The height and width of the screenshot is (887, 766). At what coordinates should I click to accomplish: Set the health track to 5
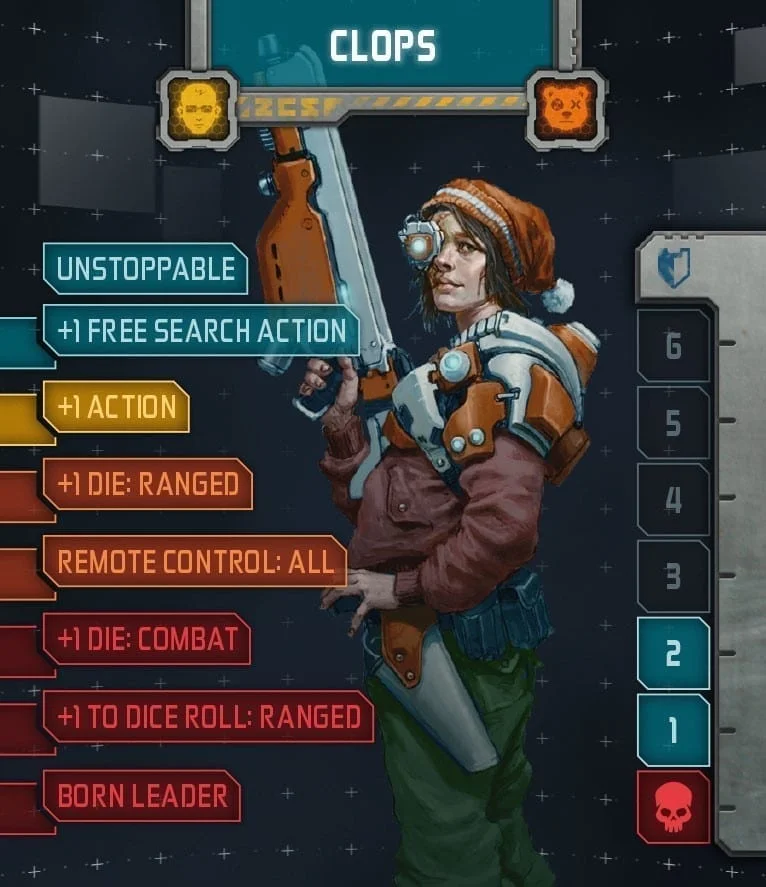click(673, 423)
